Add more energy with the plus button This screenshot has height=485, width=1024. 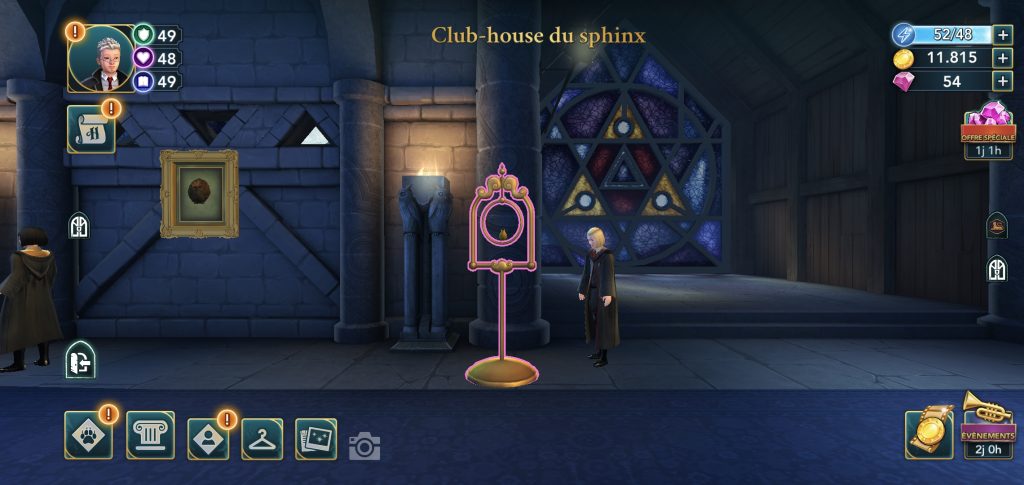tap(1002, 34)
